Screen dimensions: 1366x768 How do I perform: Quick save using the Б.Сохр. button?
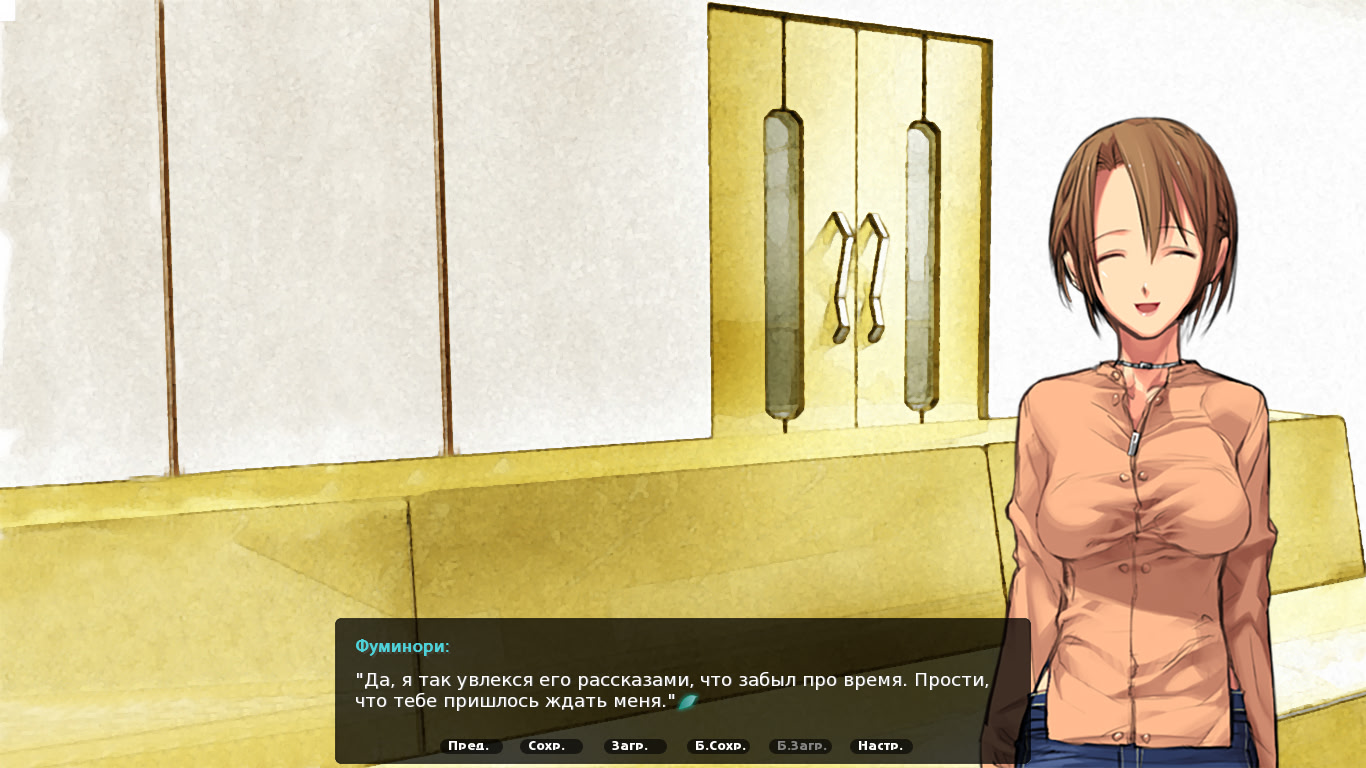(718, 745)
